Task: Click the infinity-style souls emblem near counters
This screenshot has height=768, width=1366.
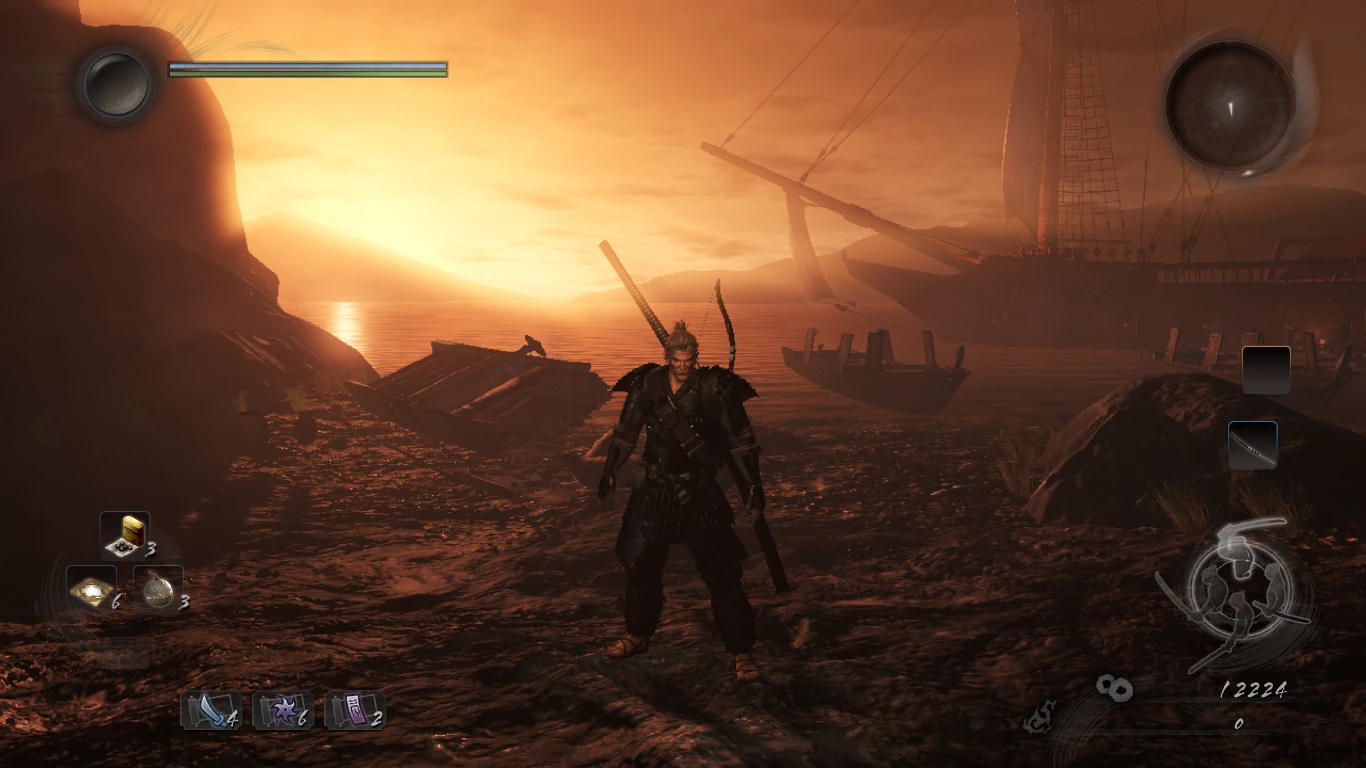Action: (1114, 687)
